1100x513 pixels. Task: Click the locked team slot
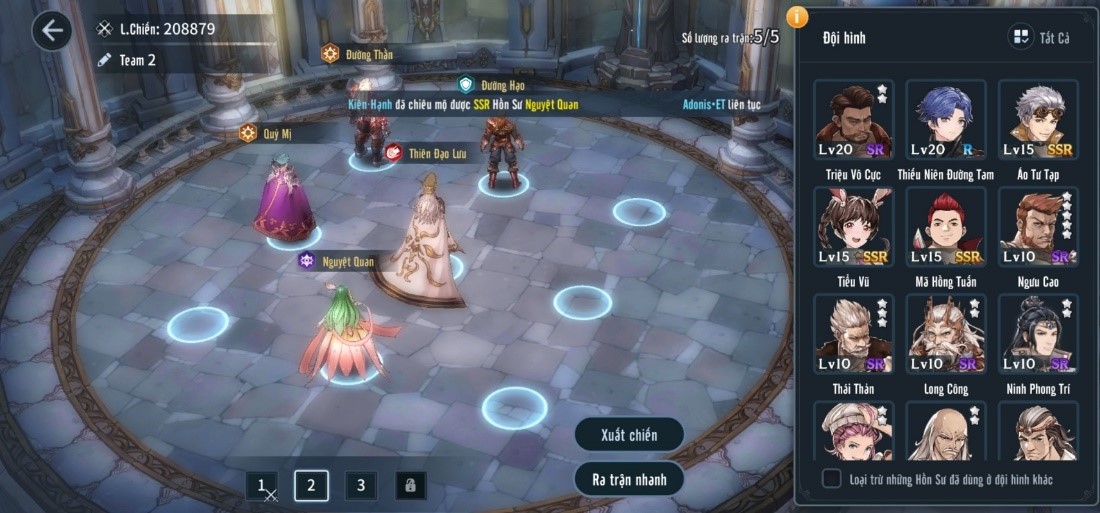[x=410, y=486]
